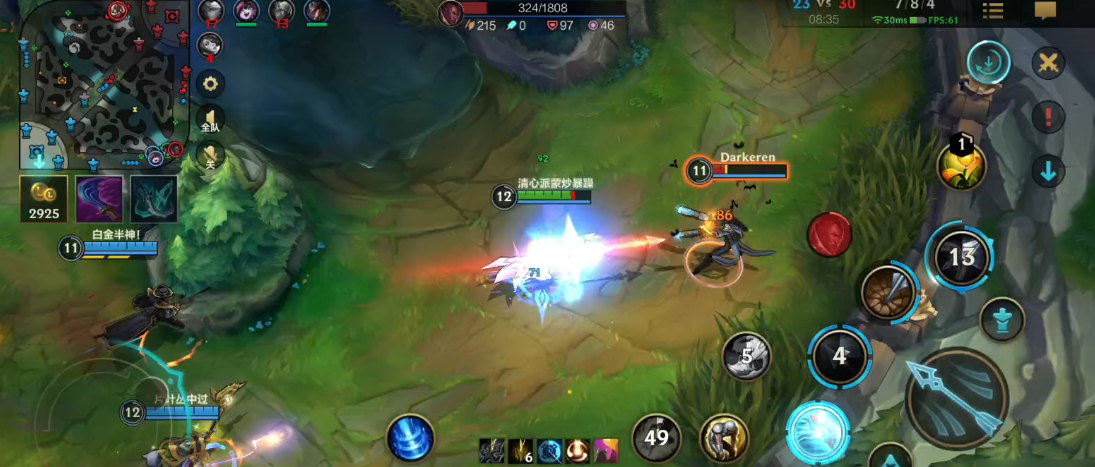The height and width of the screenshot is (467, 1095).
Task: Open the shop via the gold counter
Action: pos(44,199)
